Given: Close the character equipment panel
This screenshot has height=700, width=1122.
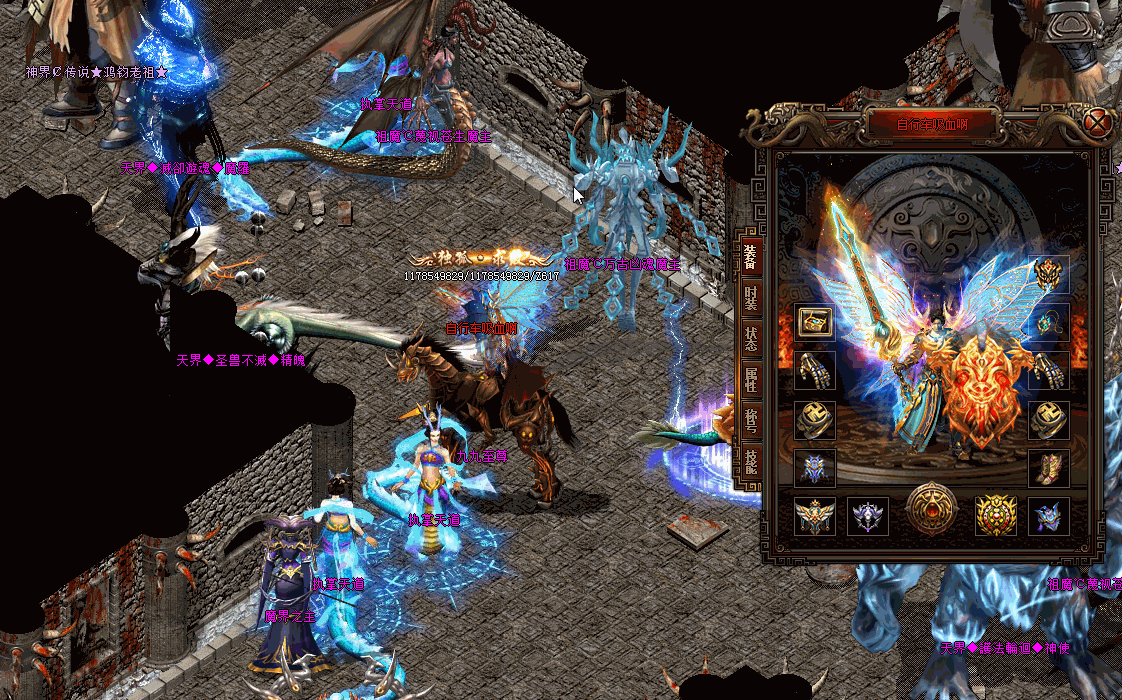Looking at the screenshot, I should tap(1098, 124).
